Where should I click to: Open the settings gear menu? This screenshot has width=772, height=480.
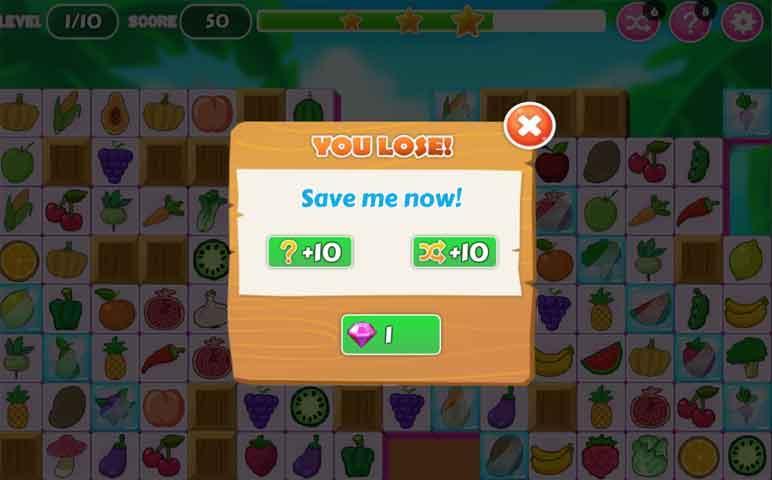(743, 22)
